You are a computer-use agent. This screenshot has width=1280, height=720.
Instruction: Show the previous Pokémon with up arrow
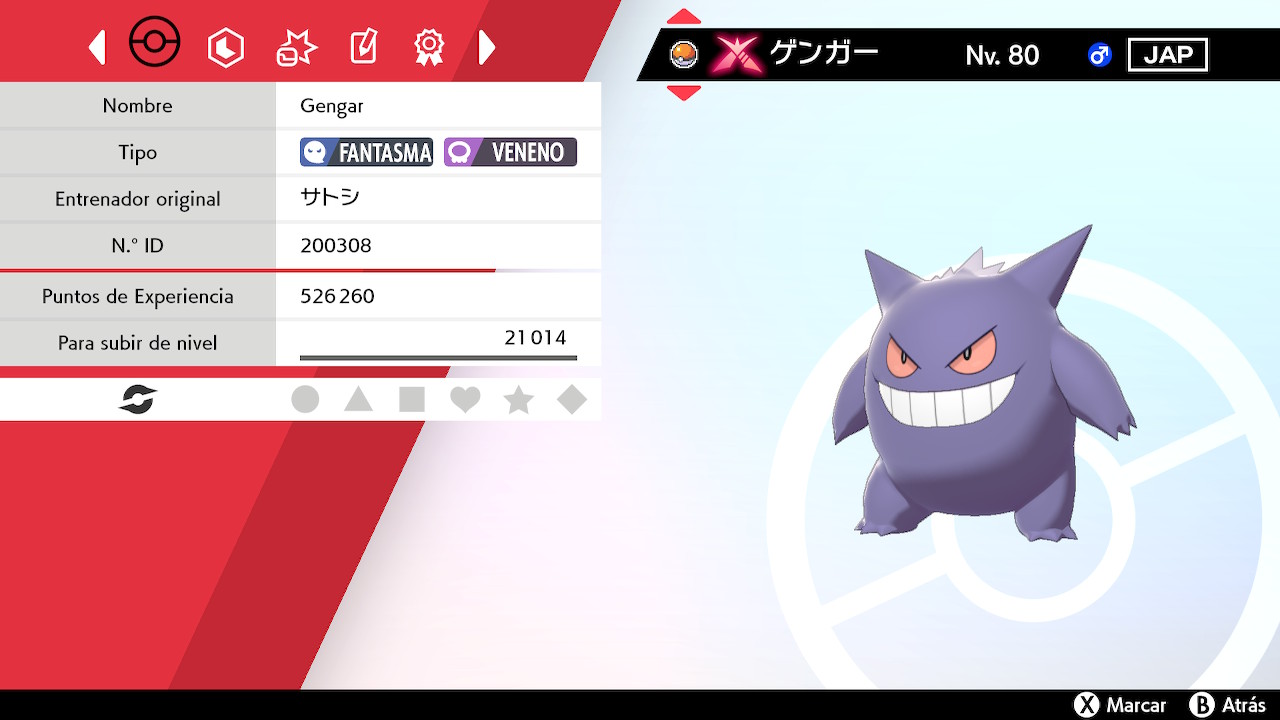(684, 17)
